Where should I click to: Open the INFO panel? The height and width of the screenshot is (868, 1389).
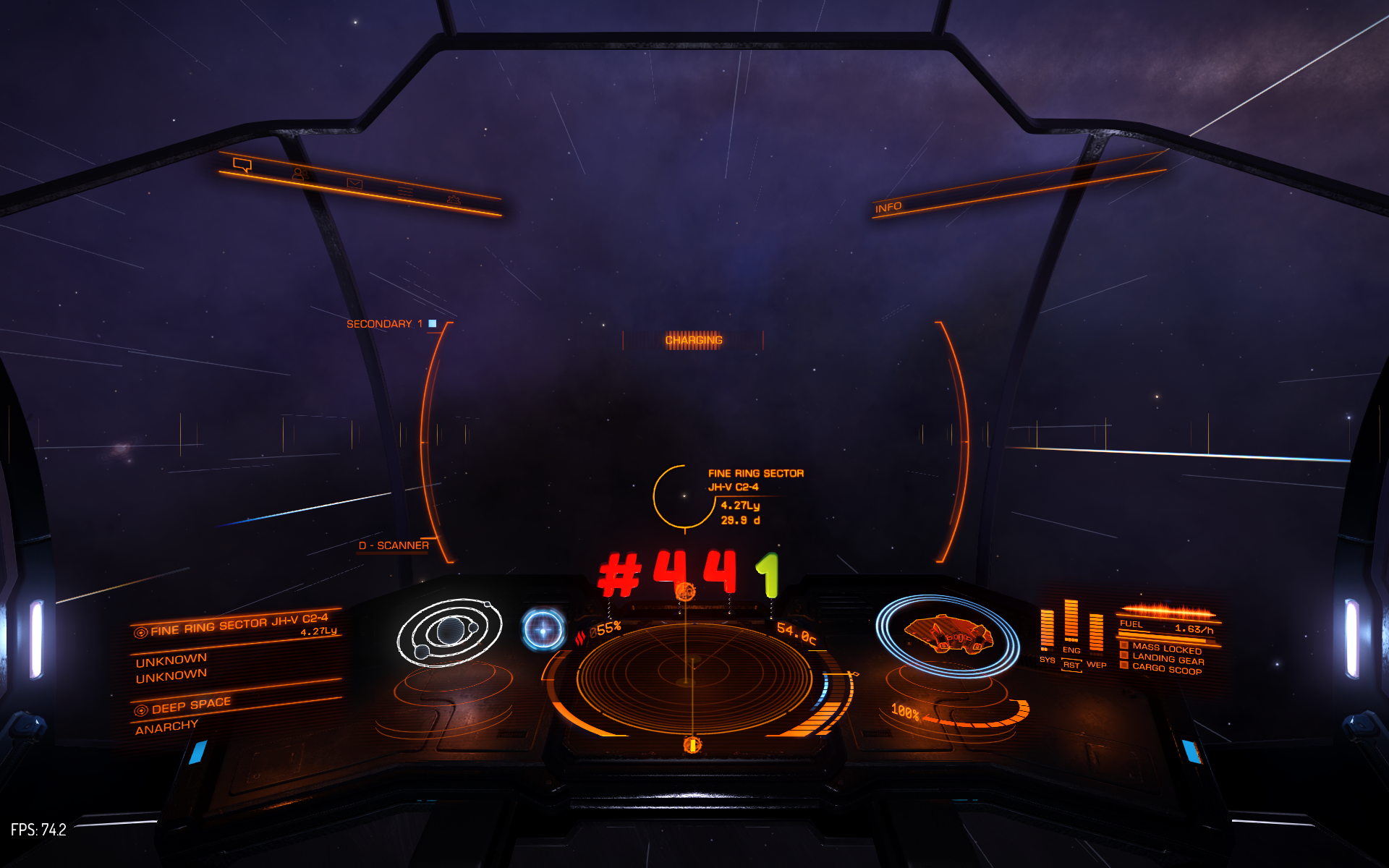(x=888, y=208)
